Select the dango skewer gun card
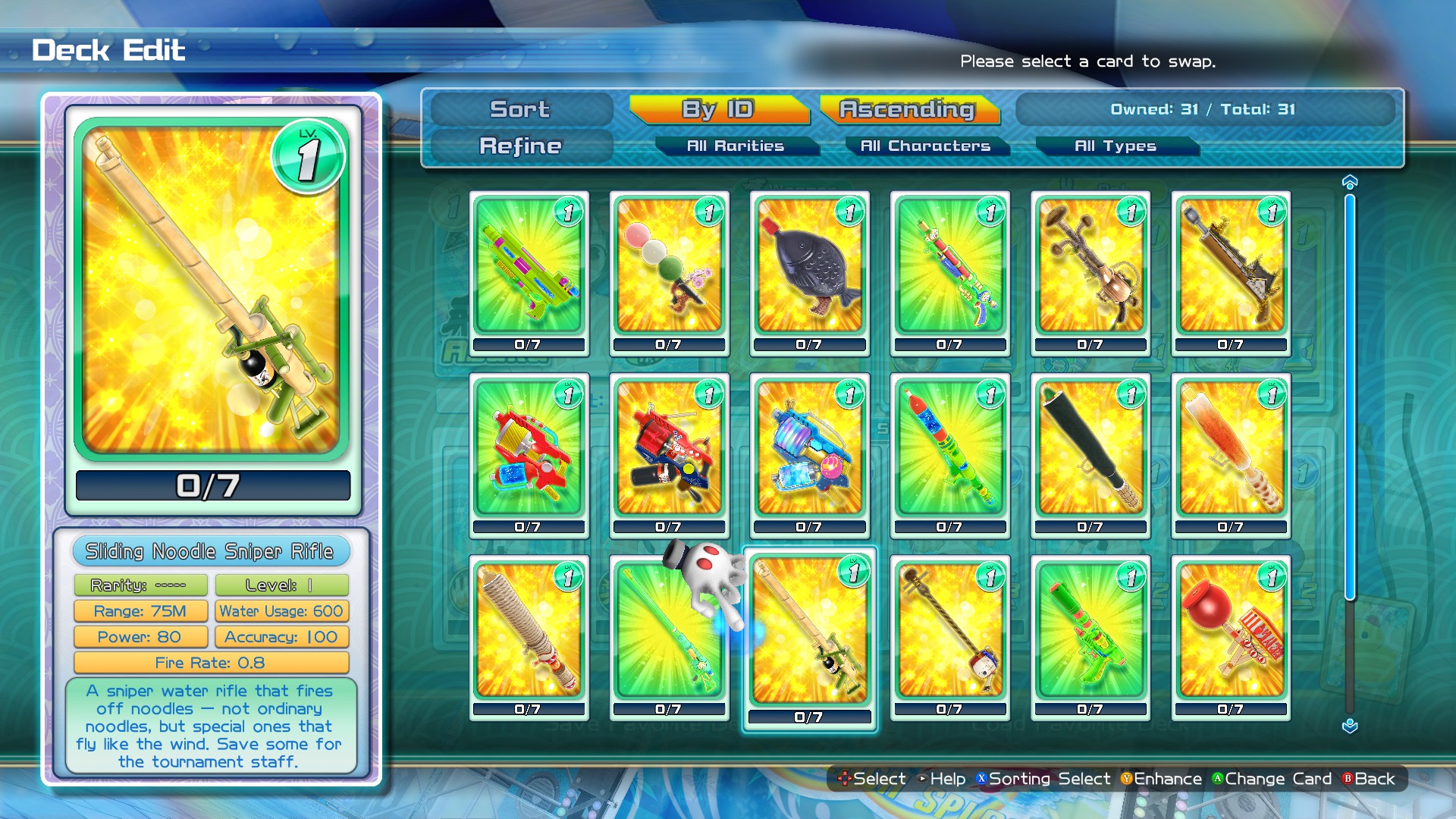 pos(668,269)
